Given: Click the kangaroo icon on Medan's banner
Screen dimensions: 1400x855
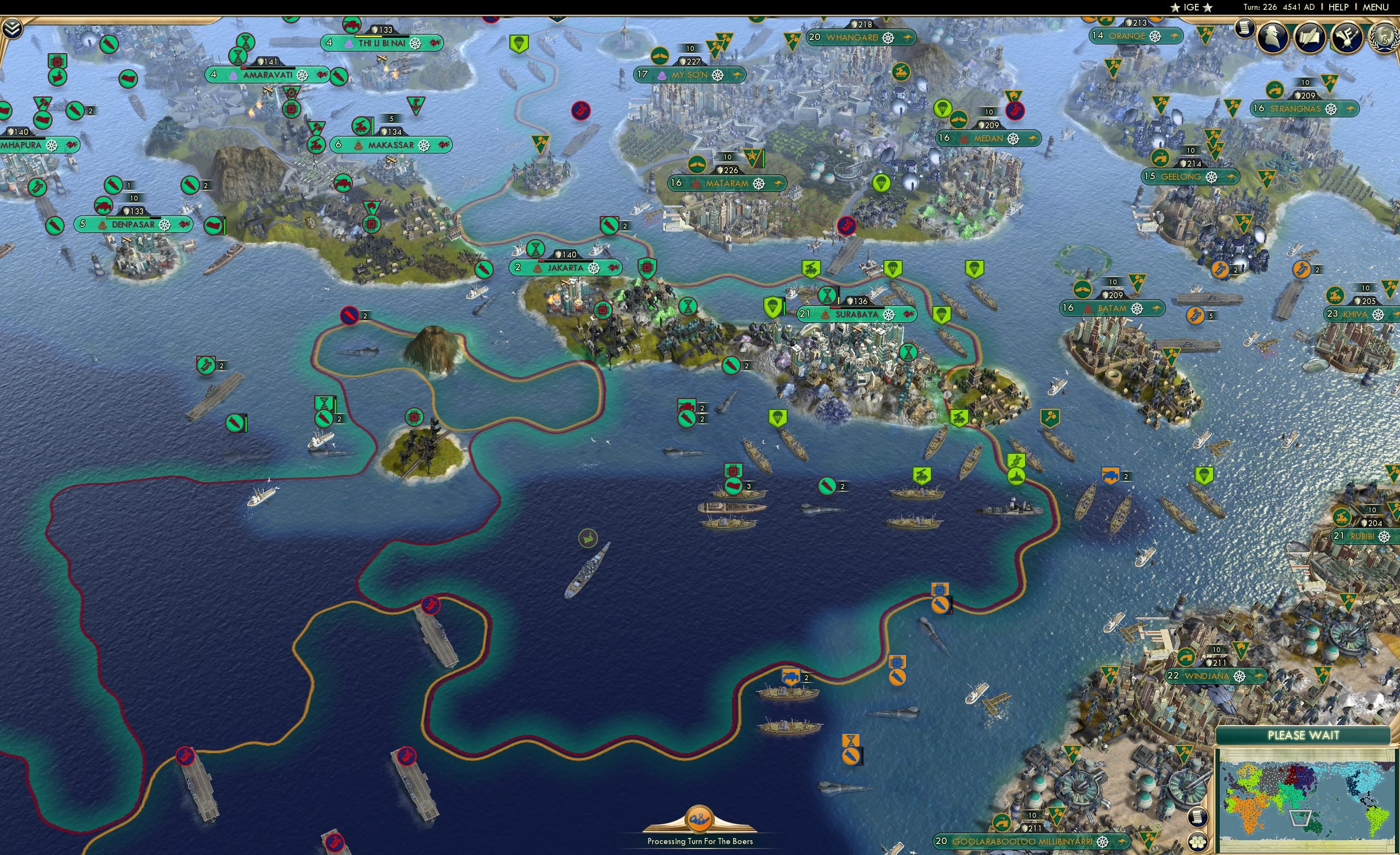Looking at the screenshot, I should tap(1033, 139).
